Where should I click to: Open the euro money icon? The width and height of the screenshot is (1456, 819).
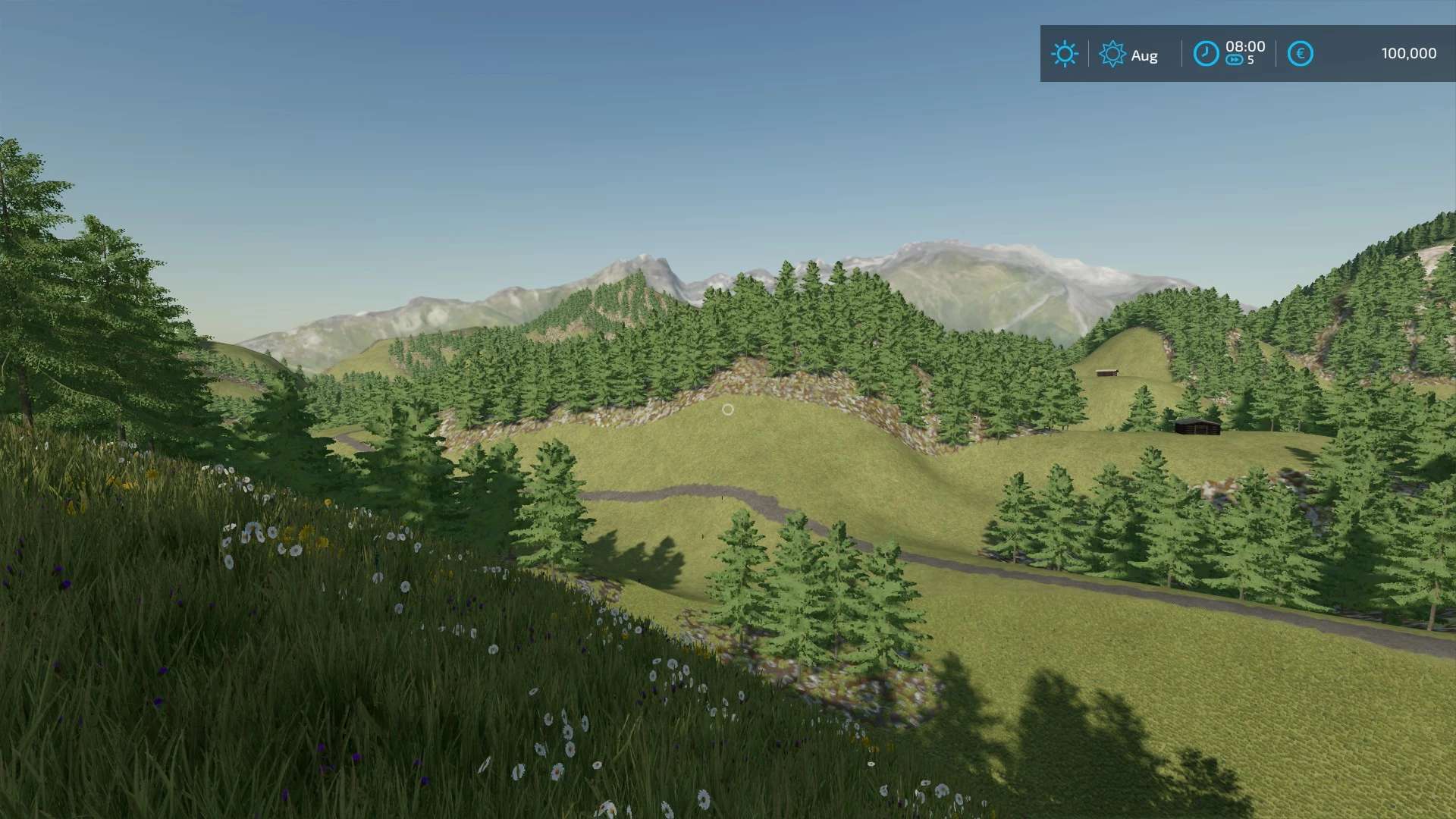[x=1300, y=54]
